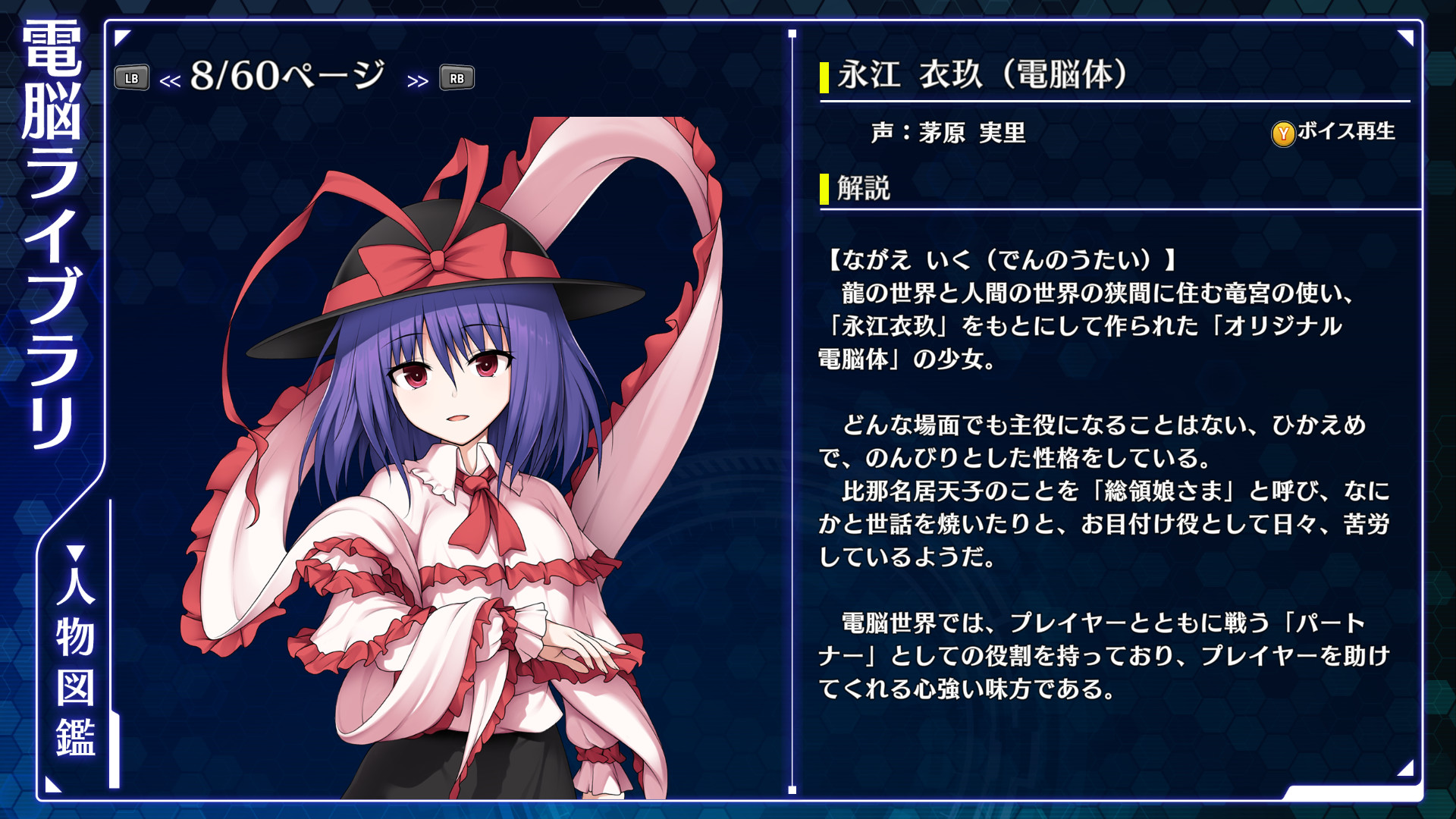Click the coin icon before ボイス再生
This screenshot has width=1456, height=819.
click(1282, 133)
